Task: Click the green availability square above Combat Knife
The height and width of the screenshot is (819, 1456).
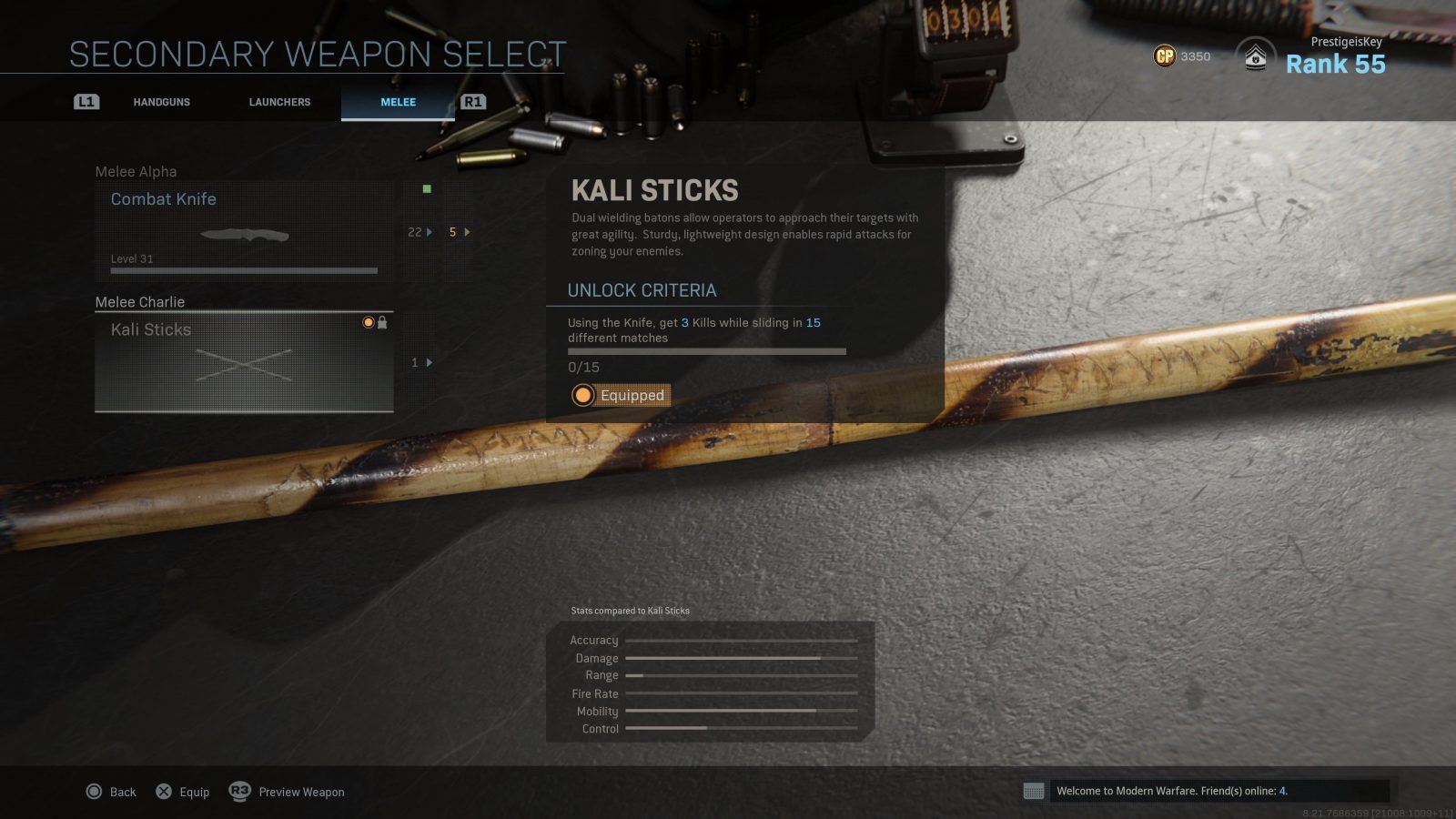Action: pyautogui.click(x=427, y=187)
